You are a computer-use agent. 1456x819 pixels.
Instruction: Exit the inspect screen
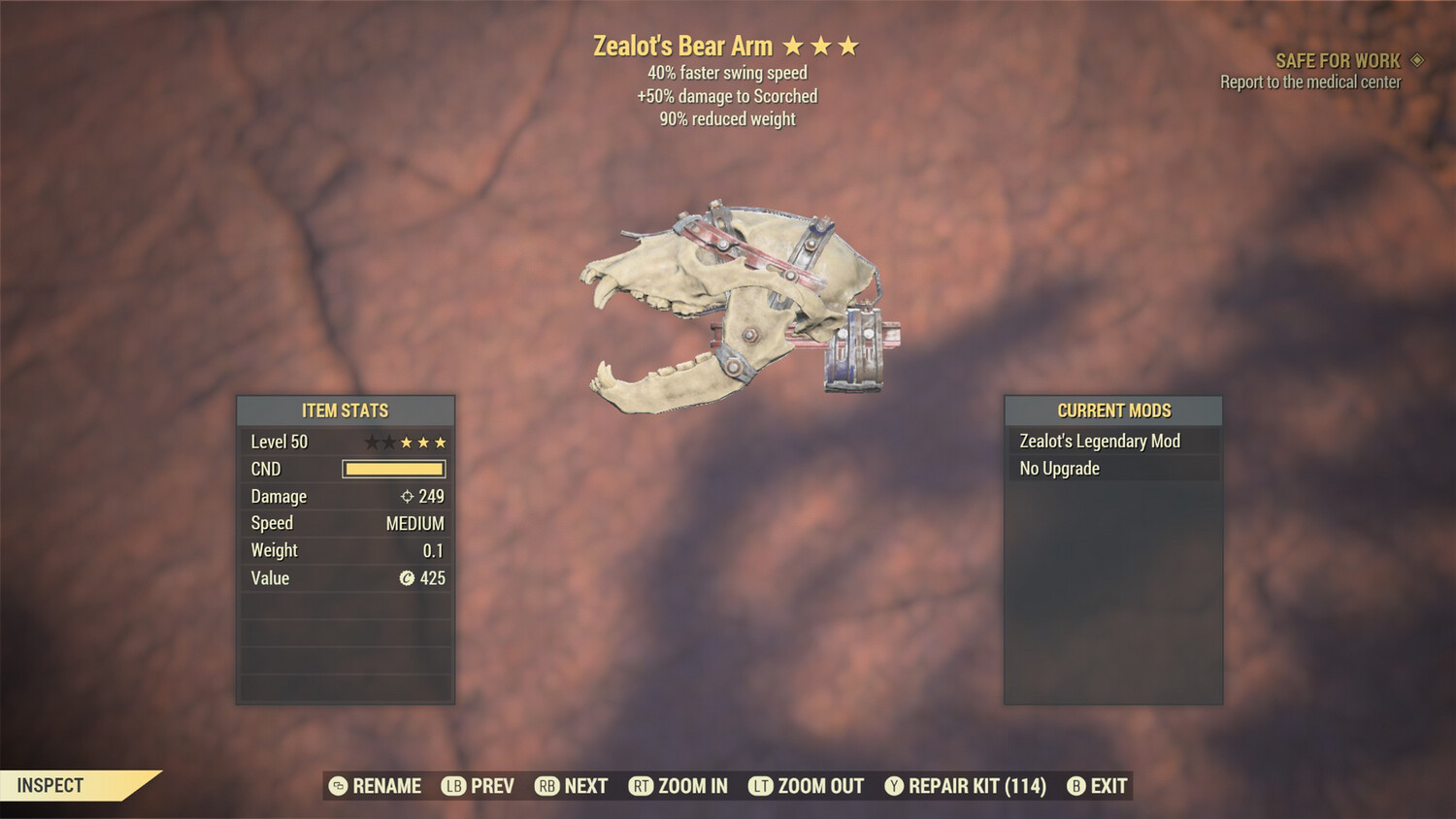point(1098,786)
